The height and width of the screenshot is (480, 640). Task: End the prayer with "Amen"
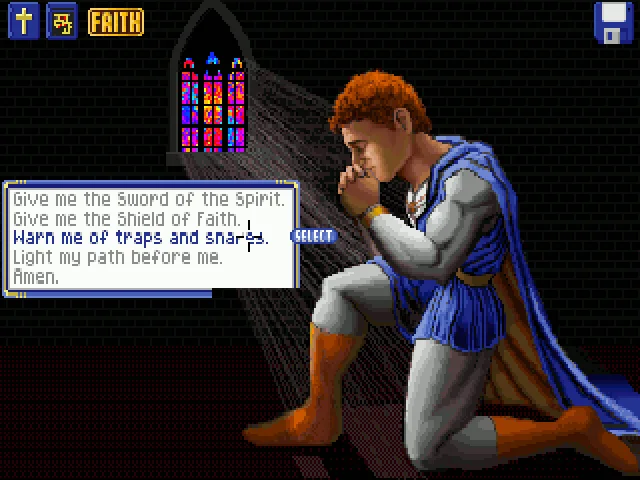pos(36,276)
